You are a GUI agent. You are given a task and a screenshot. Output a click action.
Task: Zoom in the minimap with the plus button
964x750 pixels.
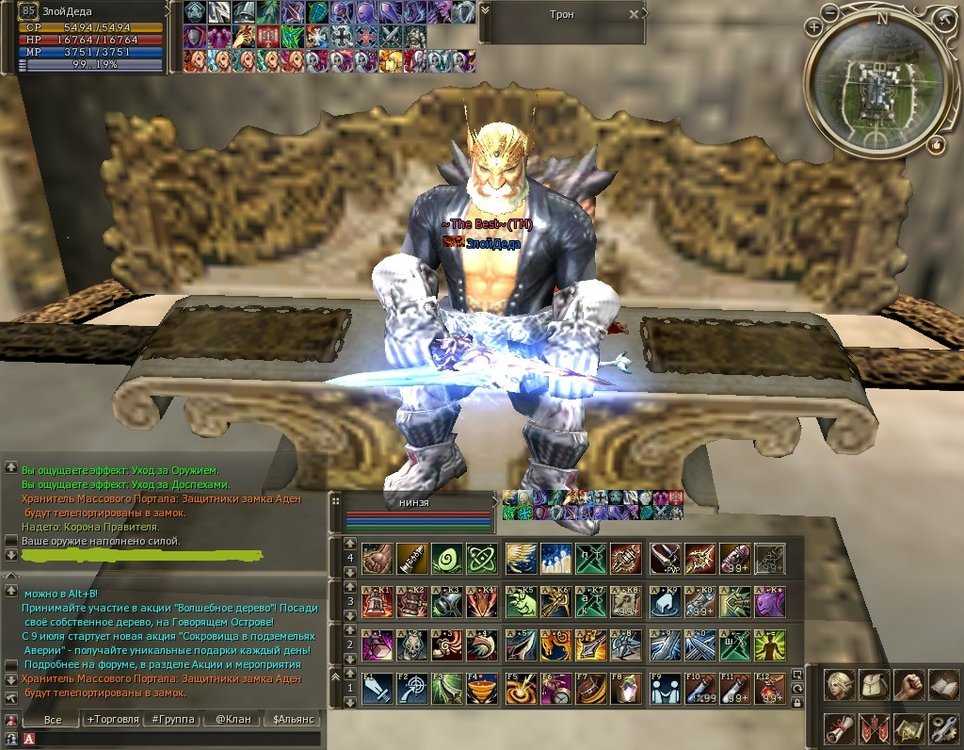click(x=815, y=26)
